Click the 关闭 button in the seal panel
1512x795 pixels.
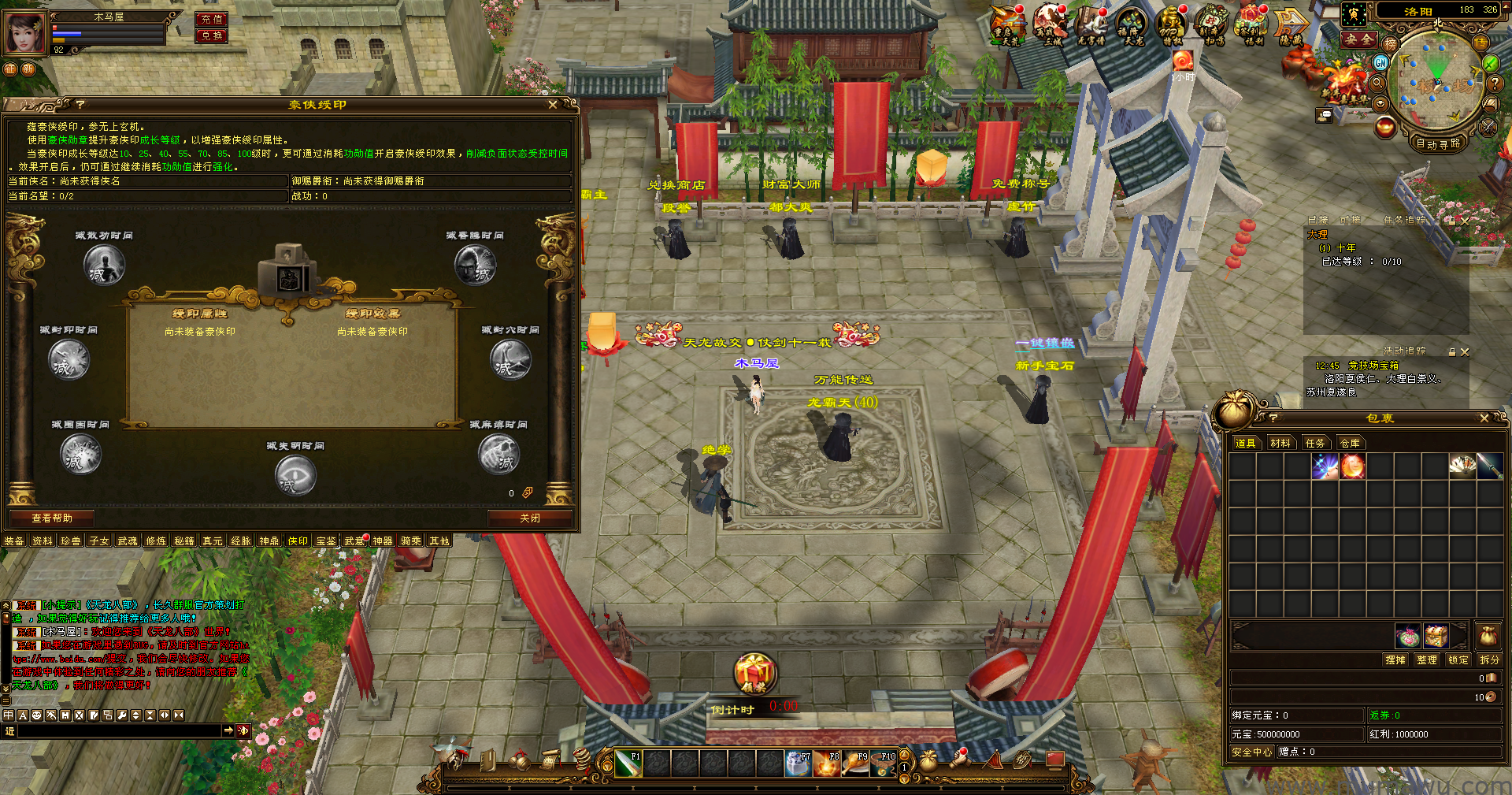point(530,518)
